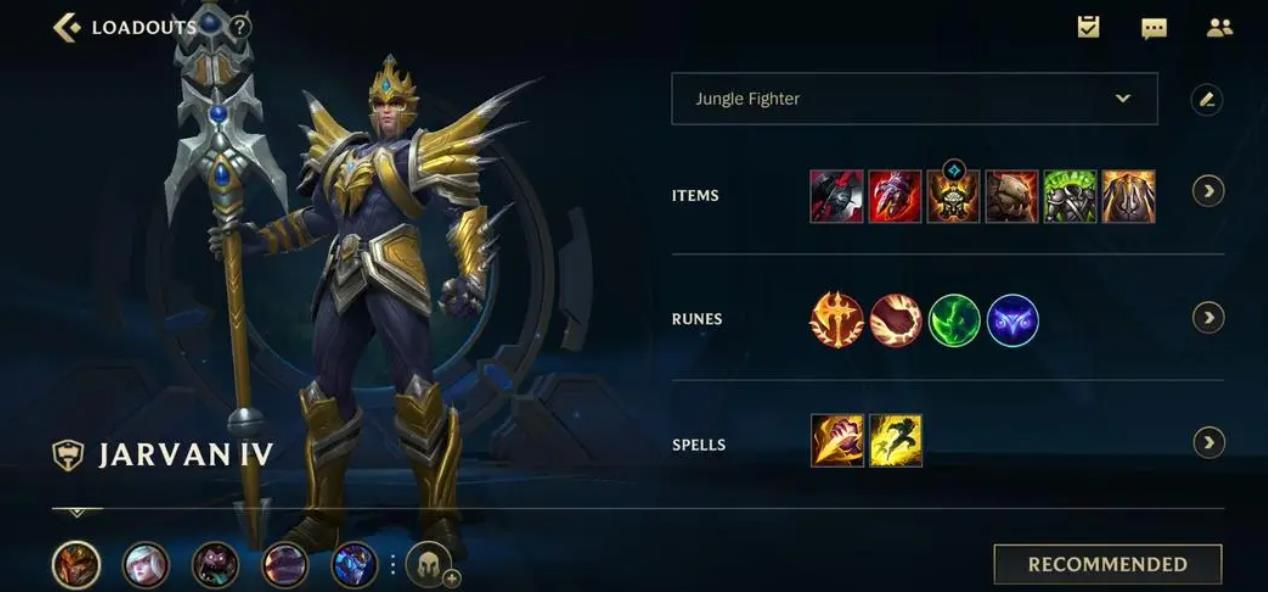
Task: Select the Conqueror keystone rune
Action: coord(836,320)
